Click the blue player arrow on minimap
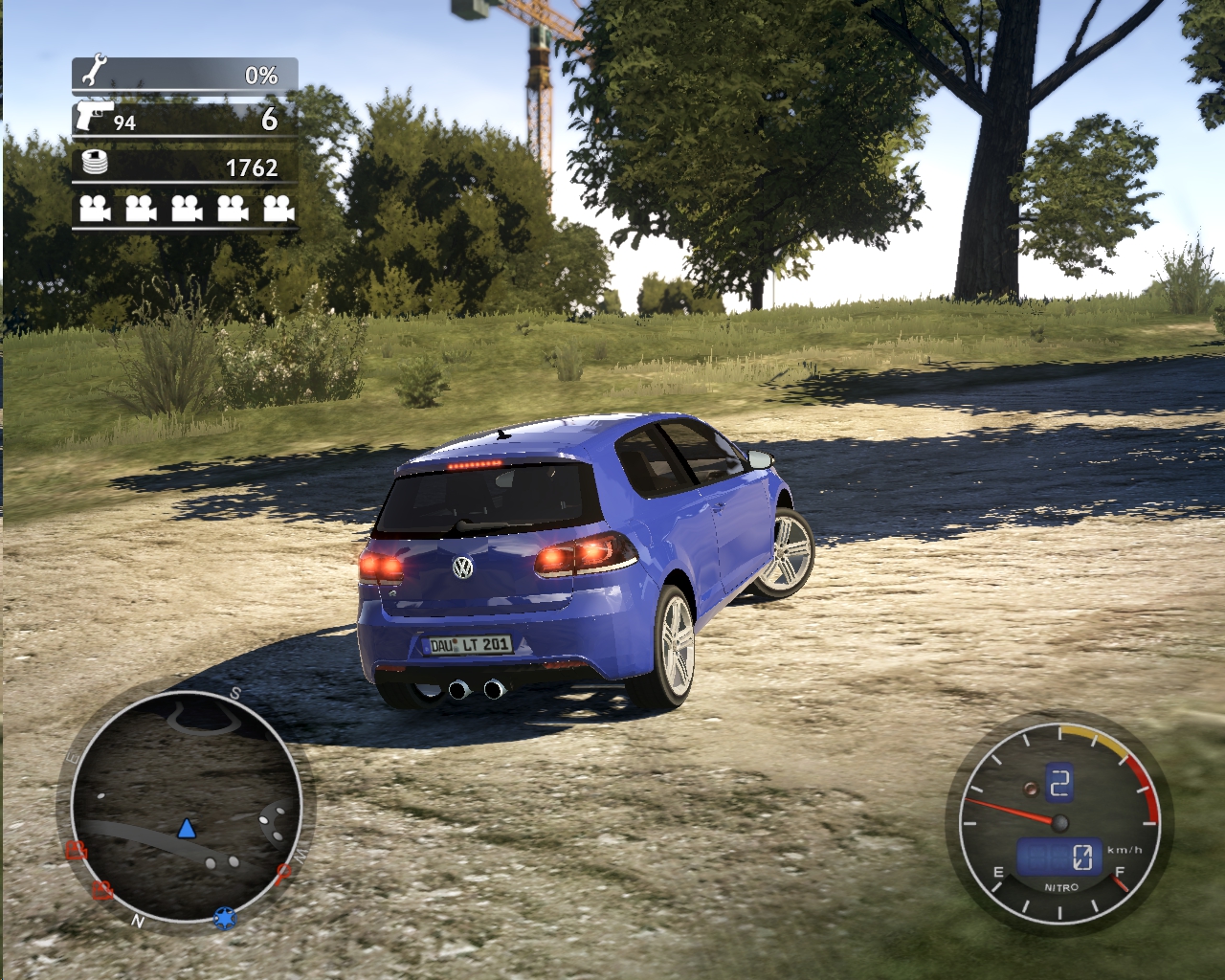This screenshot has width=1225, height=980. (x=186, y=828)
